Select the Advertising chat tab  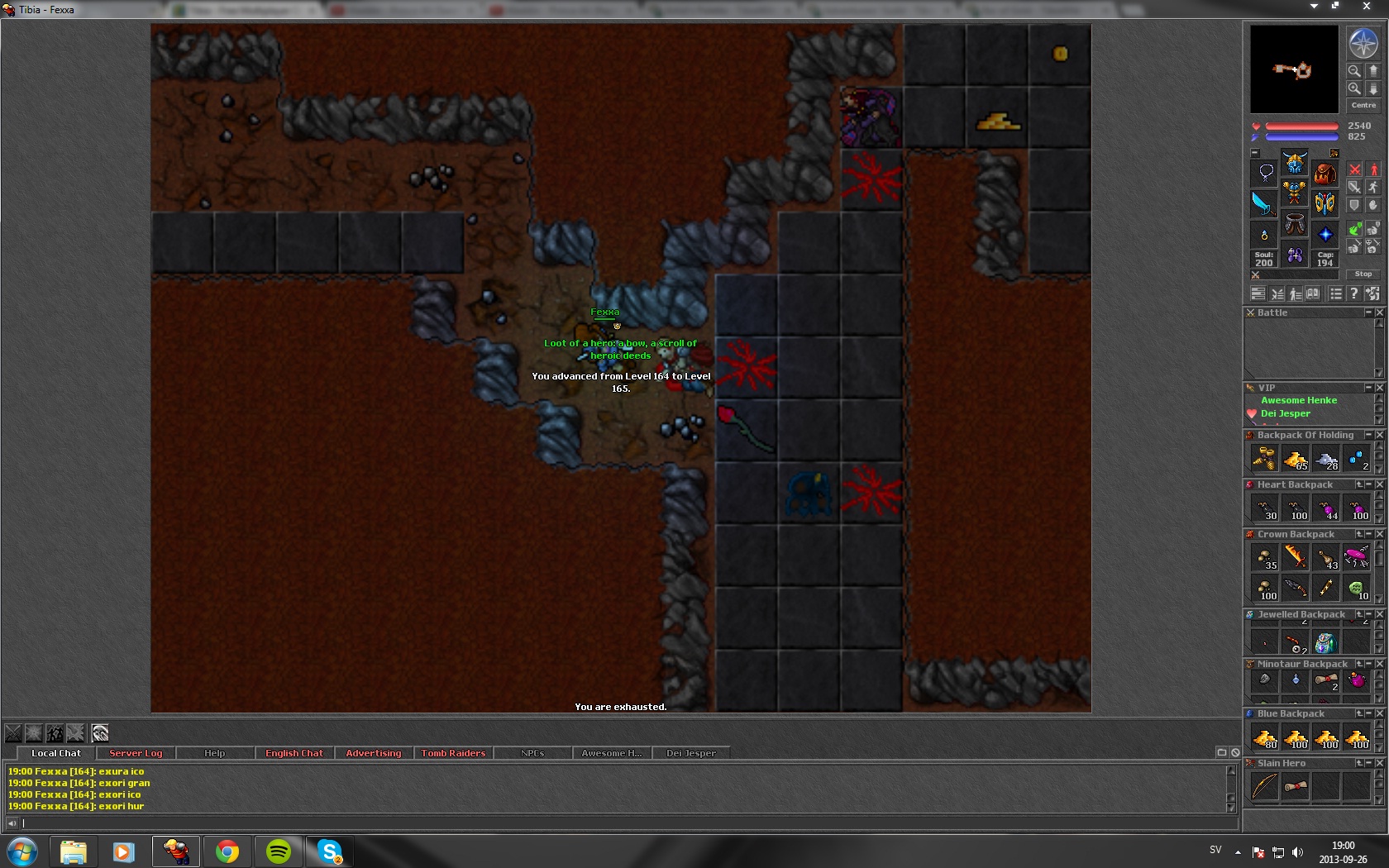[x=373, y=753]
